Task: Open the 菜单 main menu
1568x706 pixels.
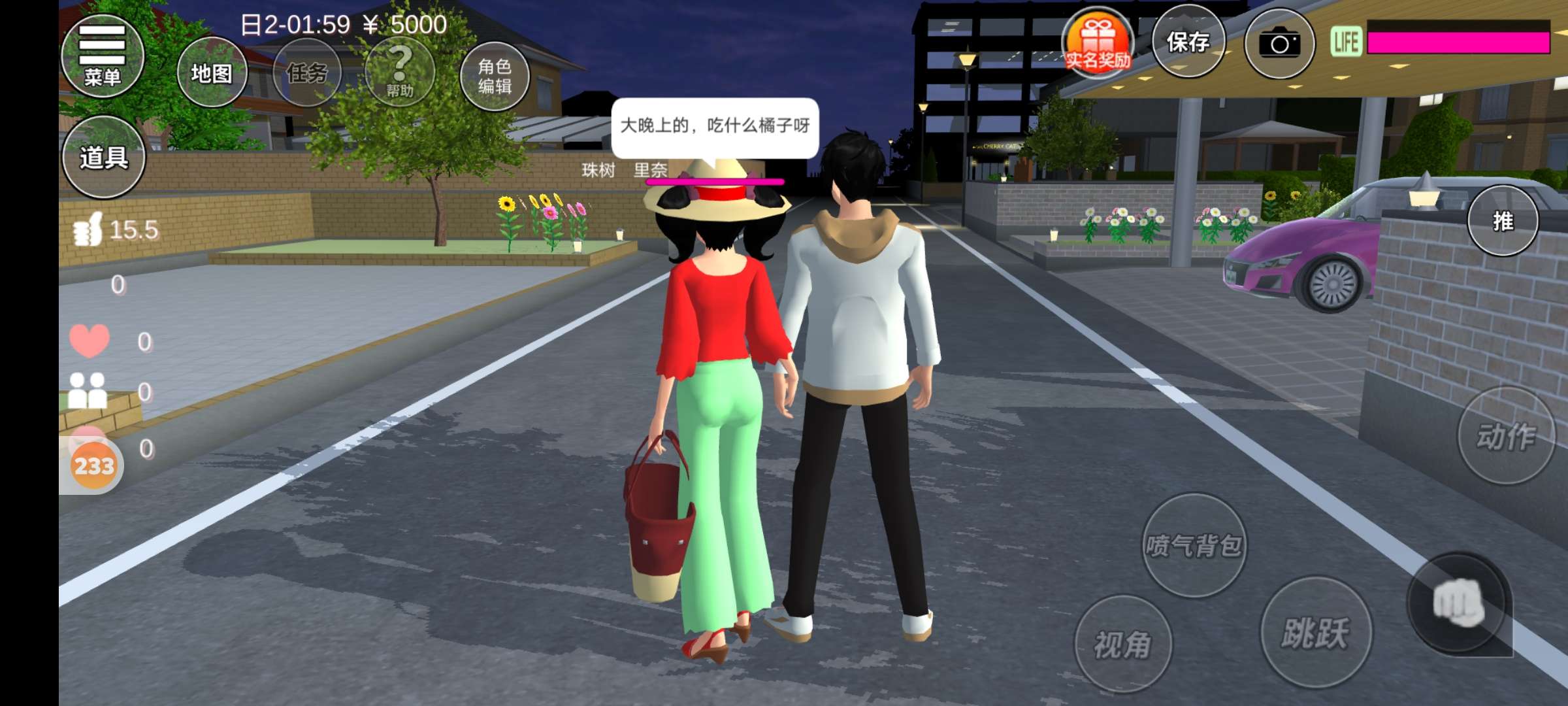Action: (103, 56)
